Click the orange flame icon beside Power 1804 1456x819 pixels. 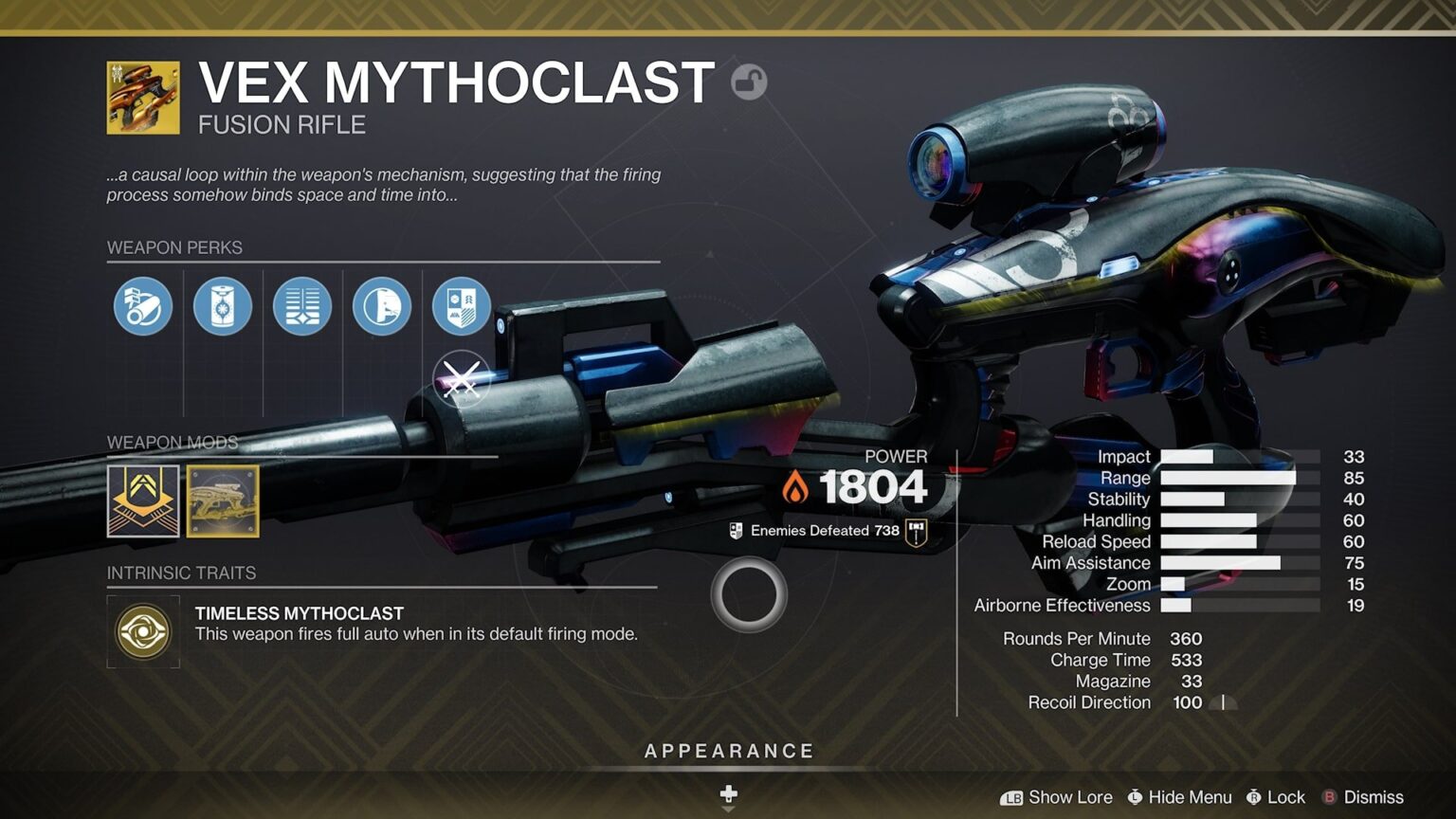(798, 487)
